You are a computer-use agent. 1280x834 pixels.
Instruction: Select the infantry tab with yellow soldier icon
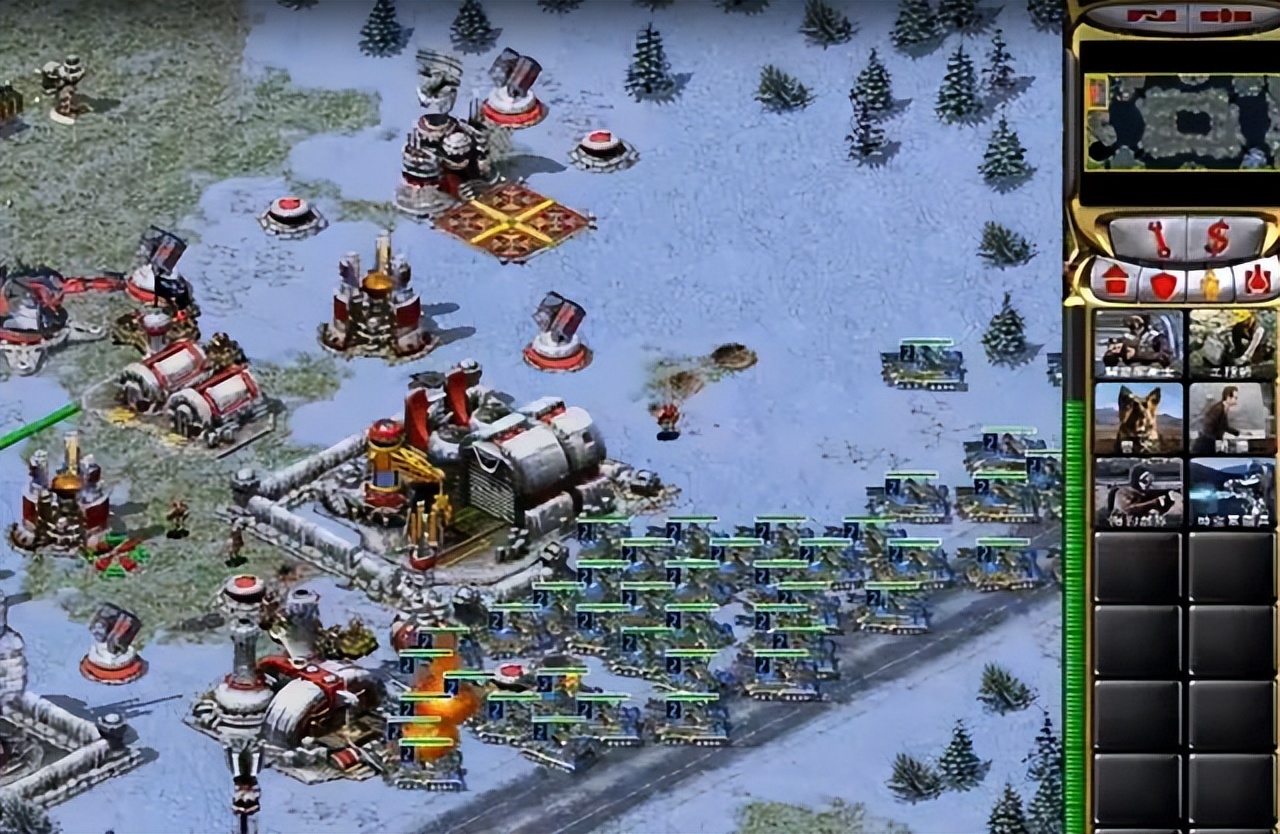pos(1210,283)
